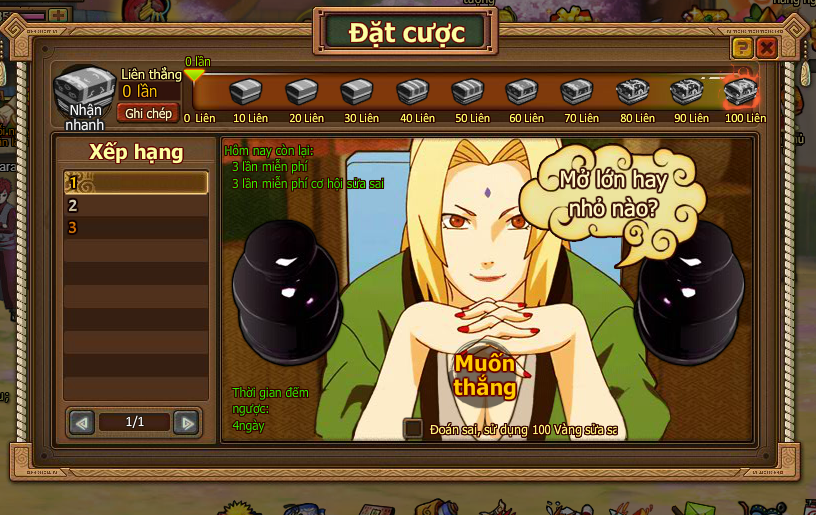Image resolution: width=816 pixels, height=515 pixels.
Task: Go to previous ranking page
Action: pos(82,423)
